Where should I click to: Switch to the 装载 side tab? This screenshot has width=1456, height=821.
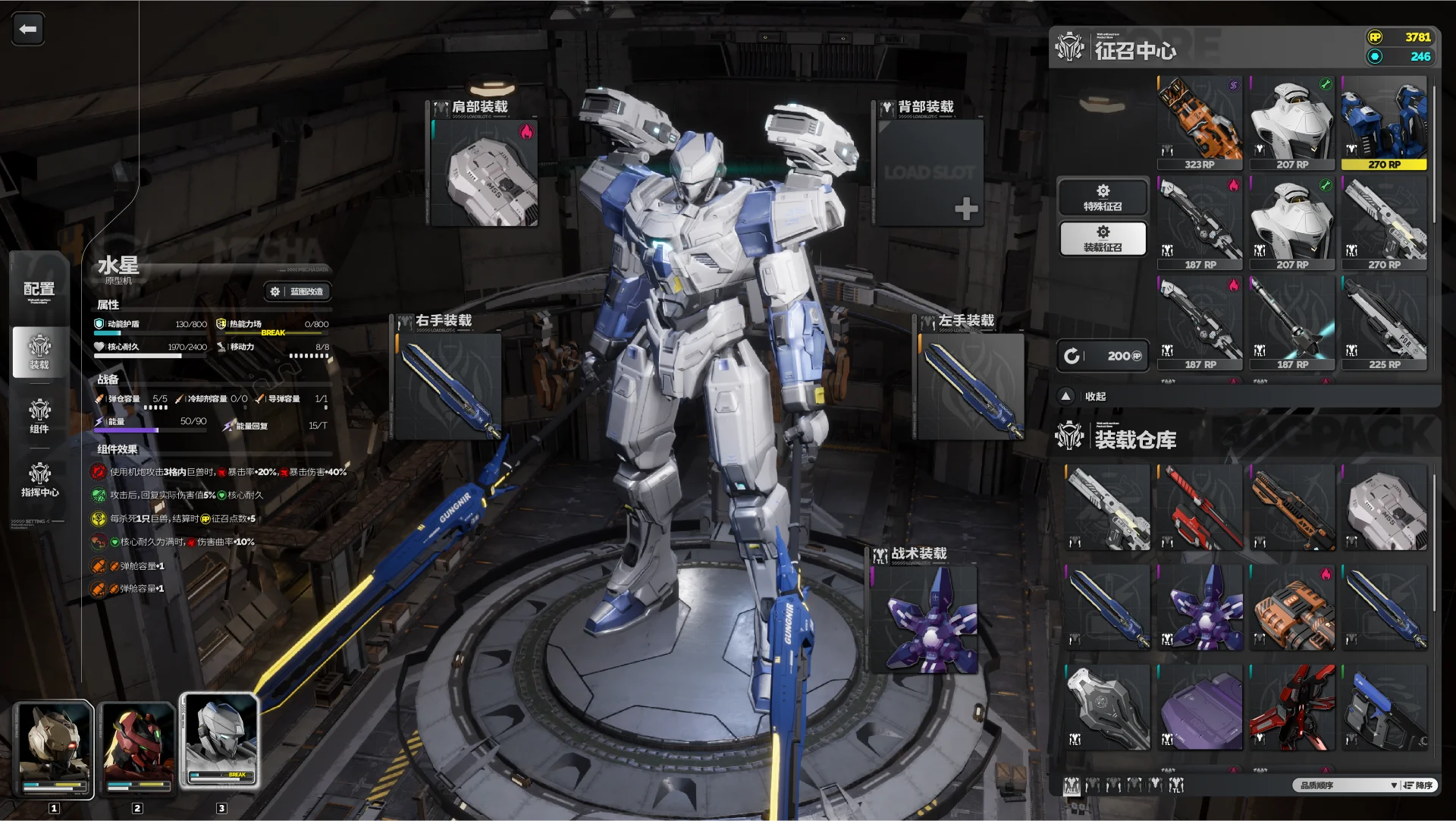coord(39,352)
